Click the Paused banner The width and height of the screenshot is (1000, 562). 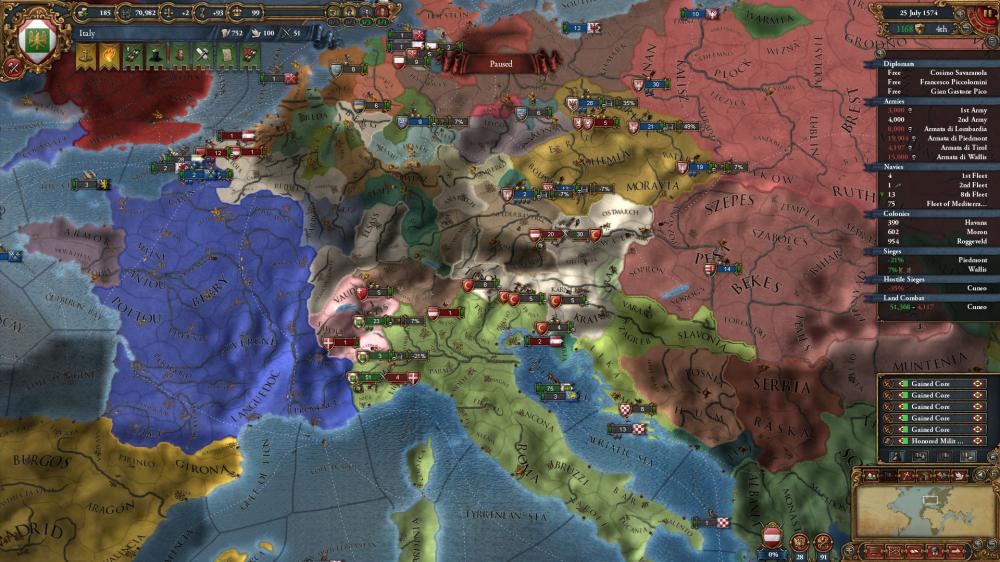(x=500, y=62)
